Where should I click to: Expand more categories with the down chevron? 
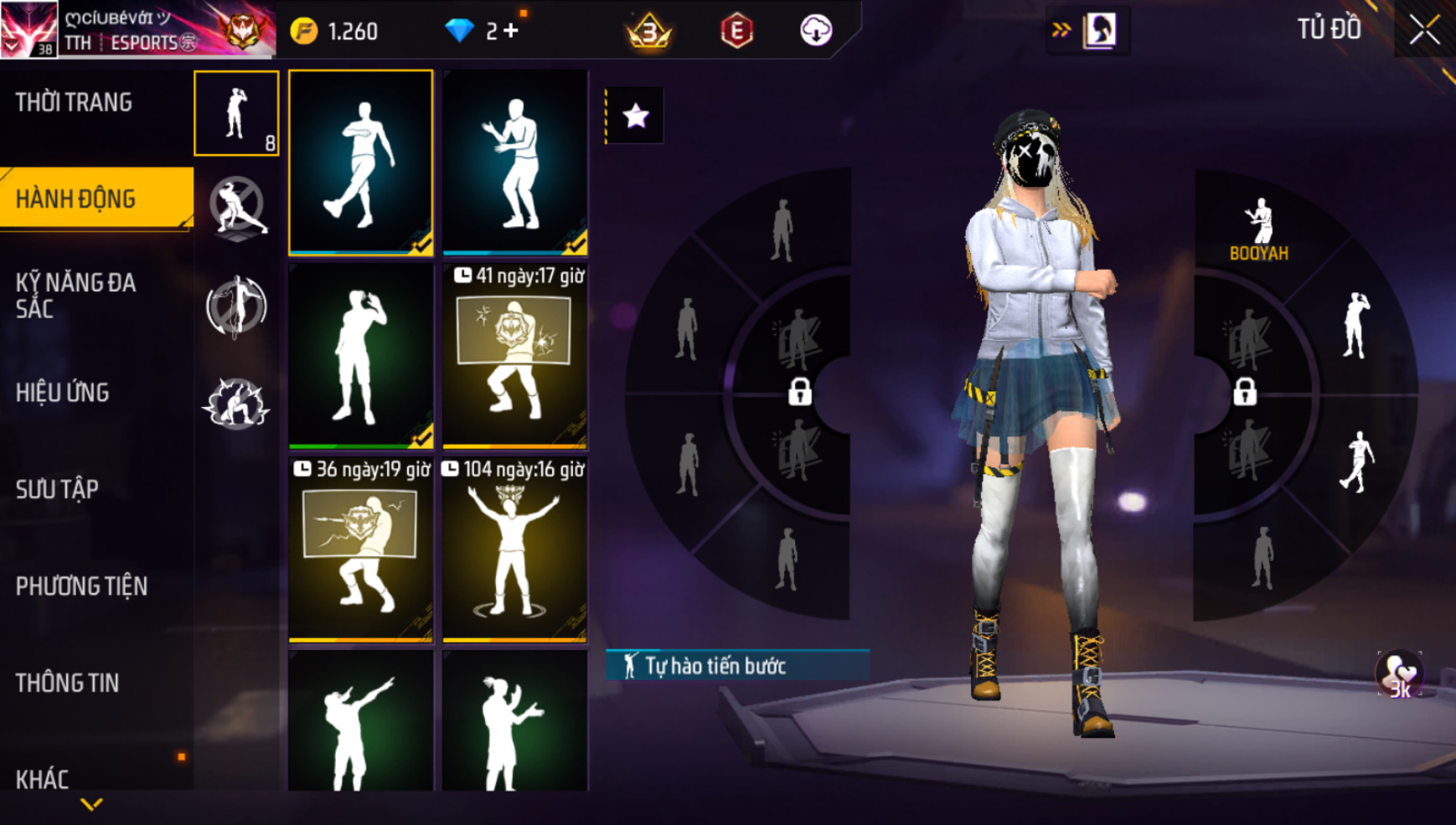[x=91, y=805]
